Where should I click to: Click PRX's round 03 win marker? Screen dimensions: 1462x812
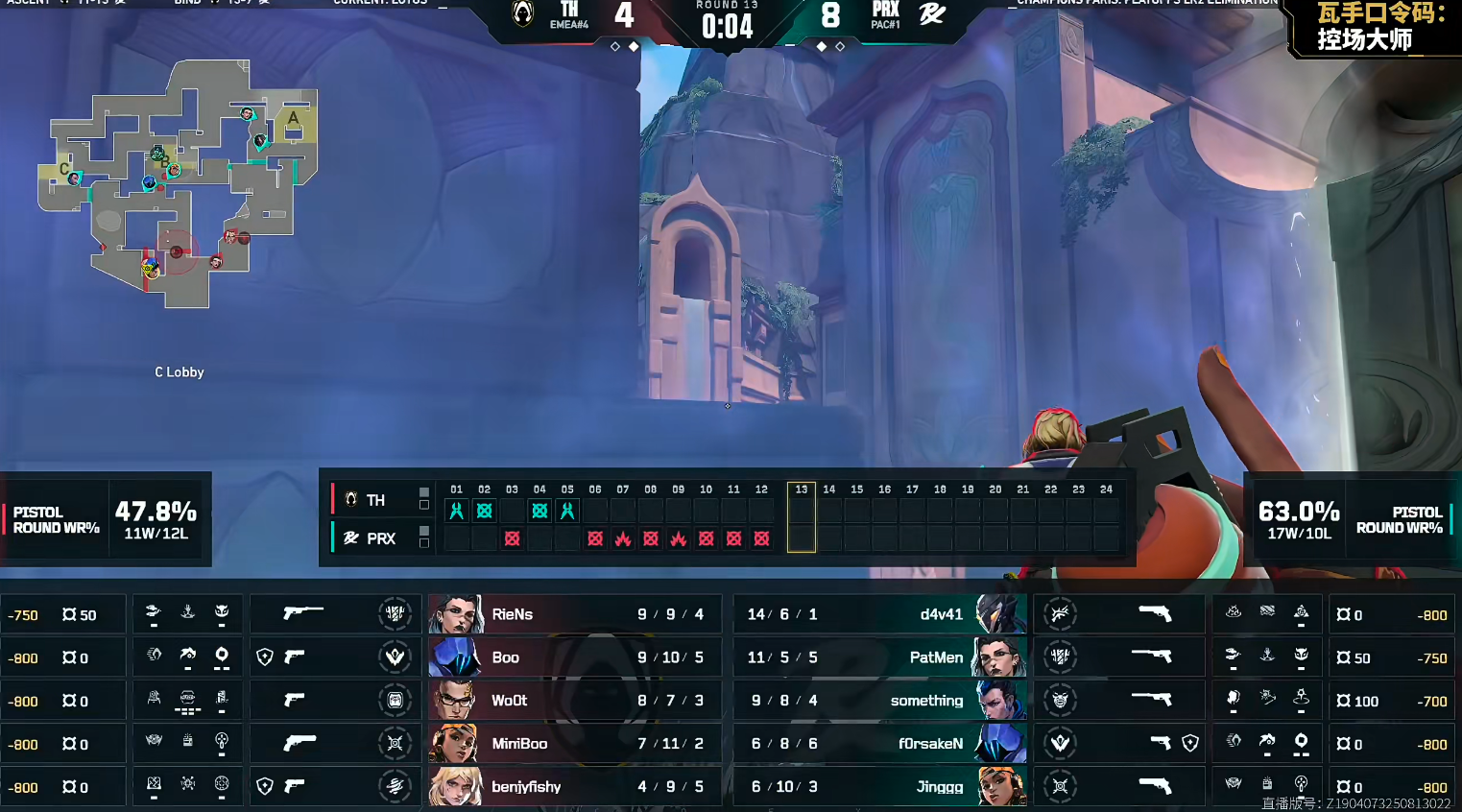tap(512, 538)
